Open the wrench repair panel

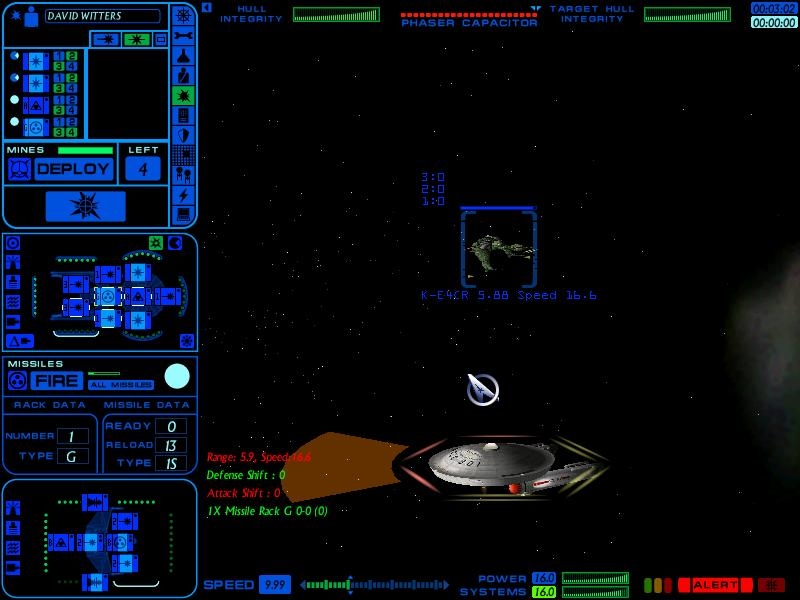pyautogui.click(x=183, y=35)
